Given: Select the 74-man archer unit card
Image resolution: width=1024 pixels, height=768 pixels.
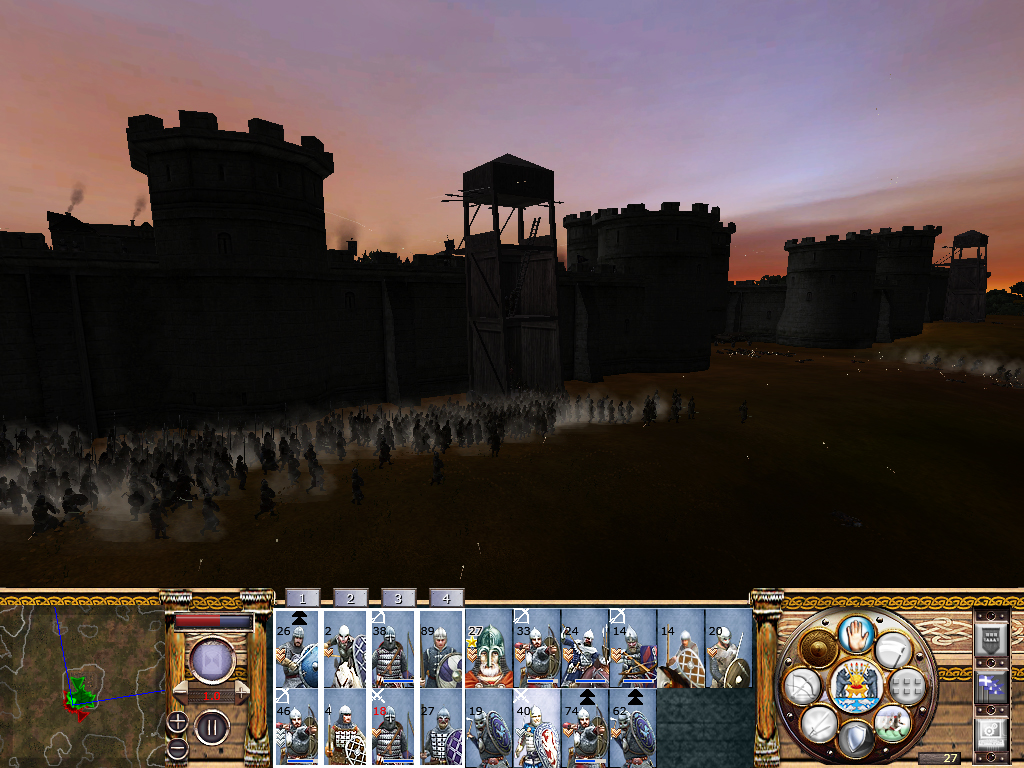Looking at the screenshot, I should (x=584, y=728).
